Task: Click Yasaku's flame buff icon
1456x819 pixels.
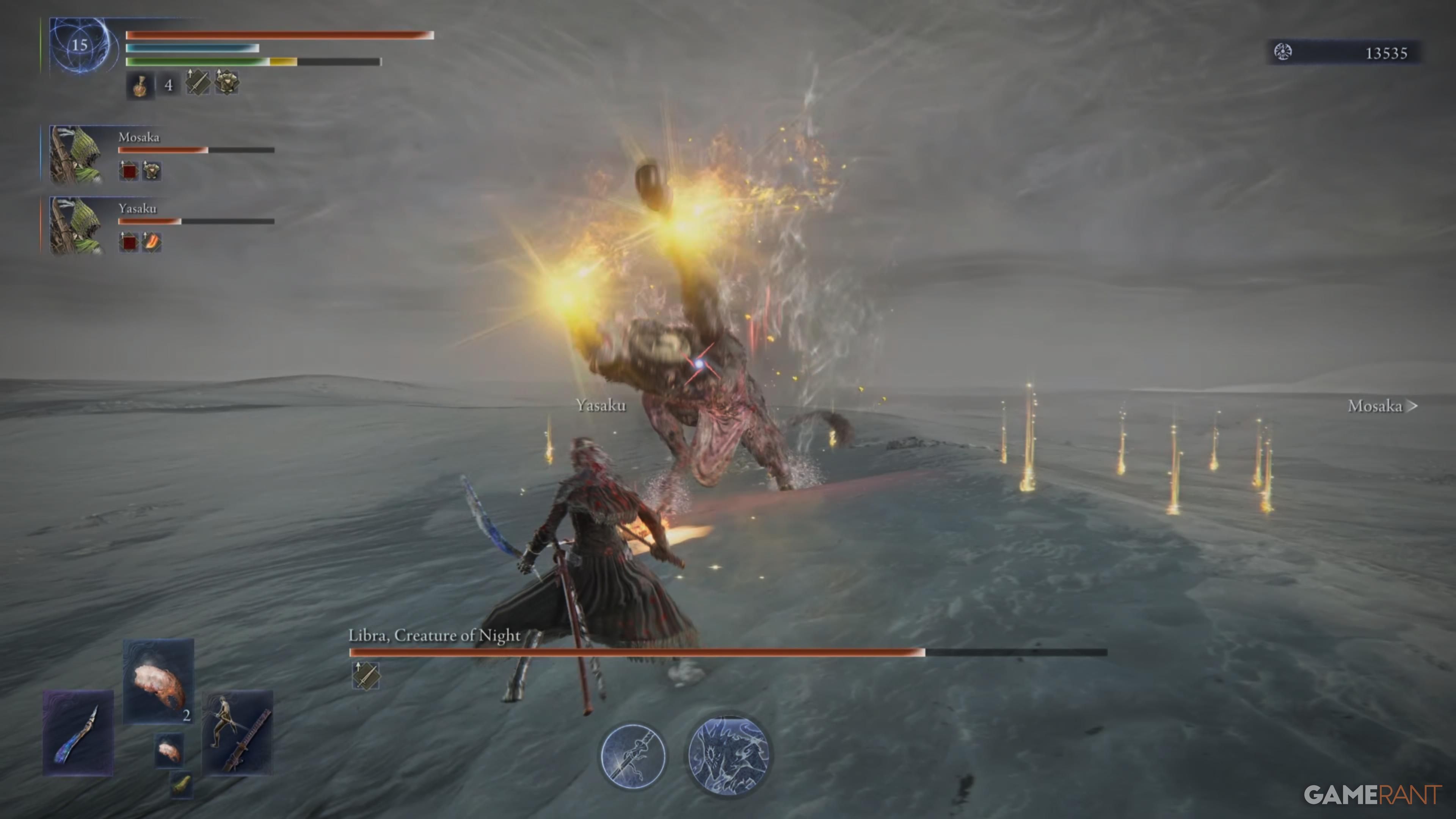Action: click(152, 243)
